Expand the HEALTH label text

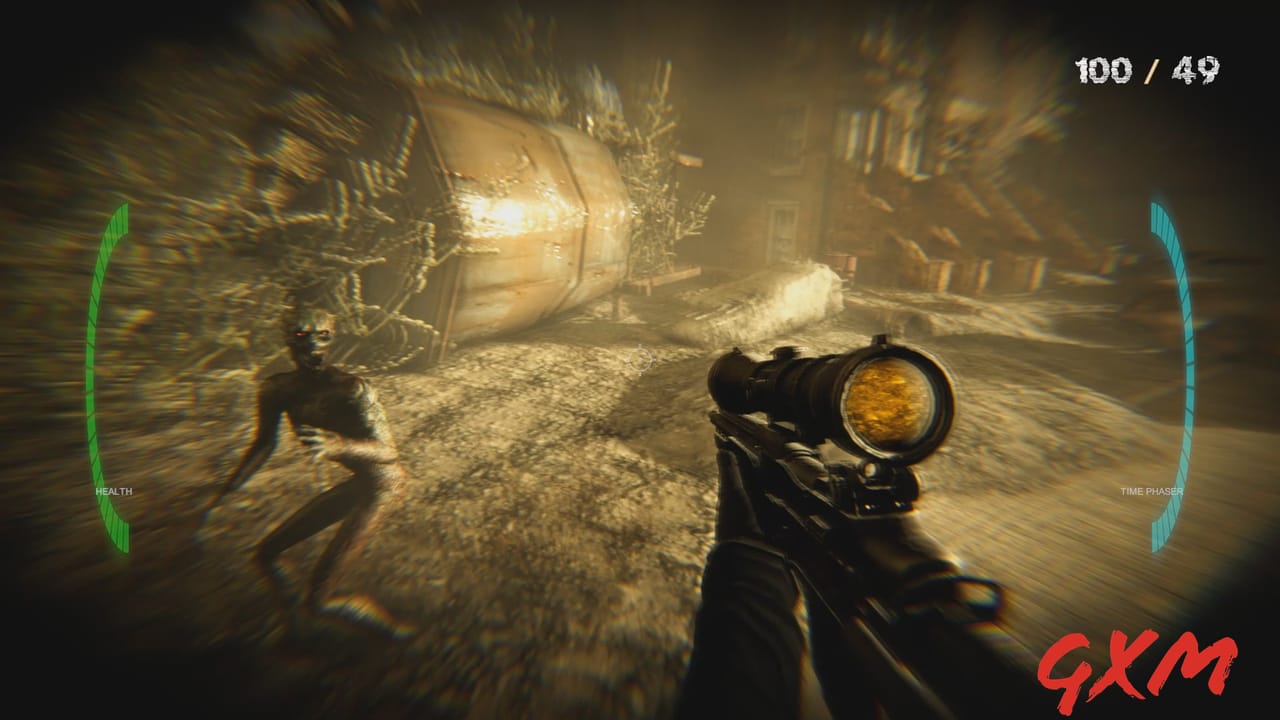pyautogui.click(x=114, y=491)
